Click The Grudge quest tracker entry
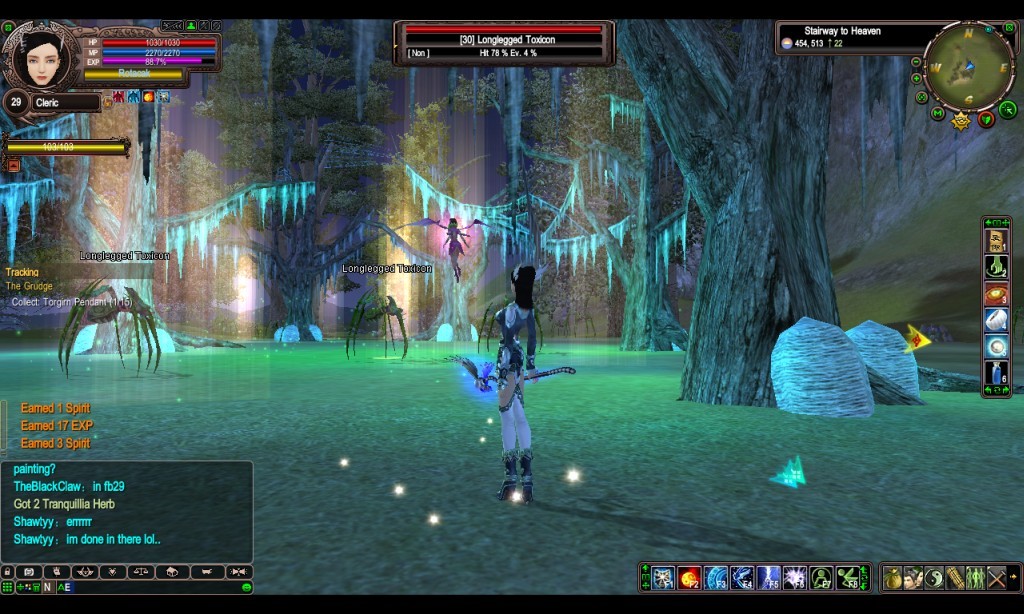This screenshot has width=1024, height=614. click(x=30, y=286)
